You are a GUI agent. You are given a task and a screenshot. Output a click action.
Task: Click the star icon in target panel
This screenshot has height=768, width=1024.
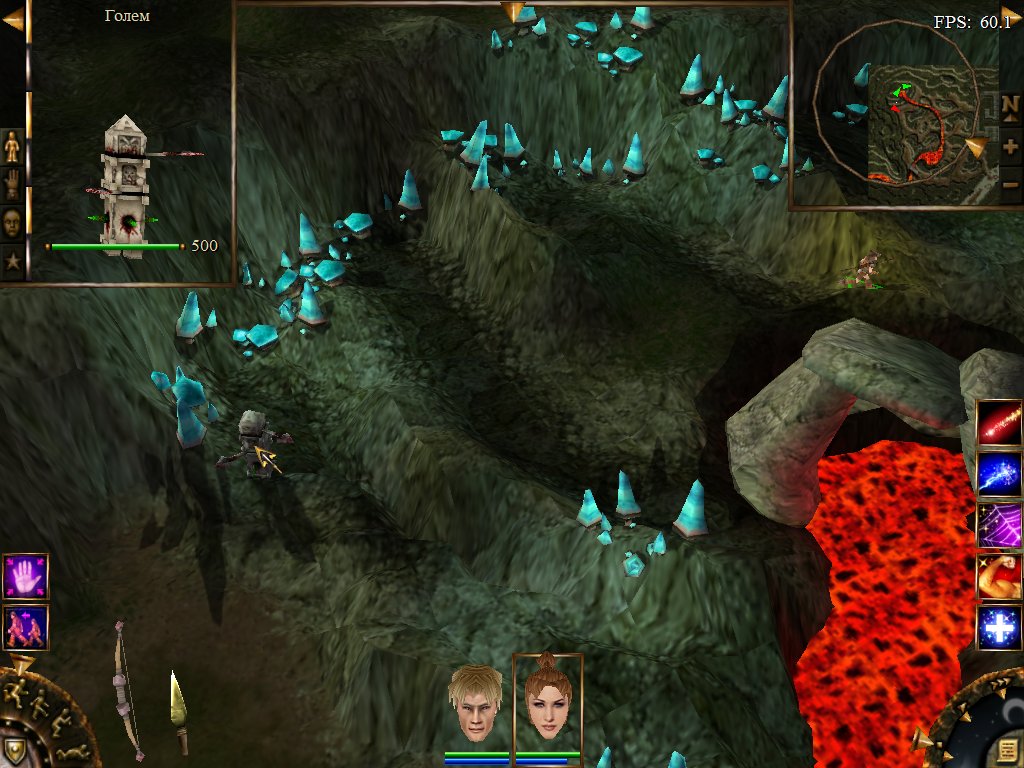click(12, 262)
